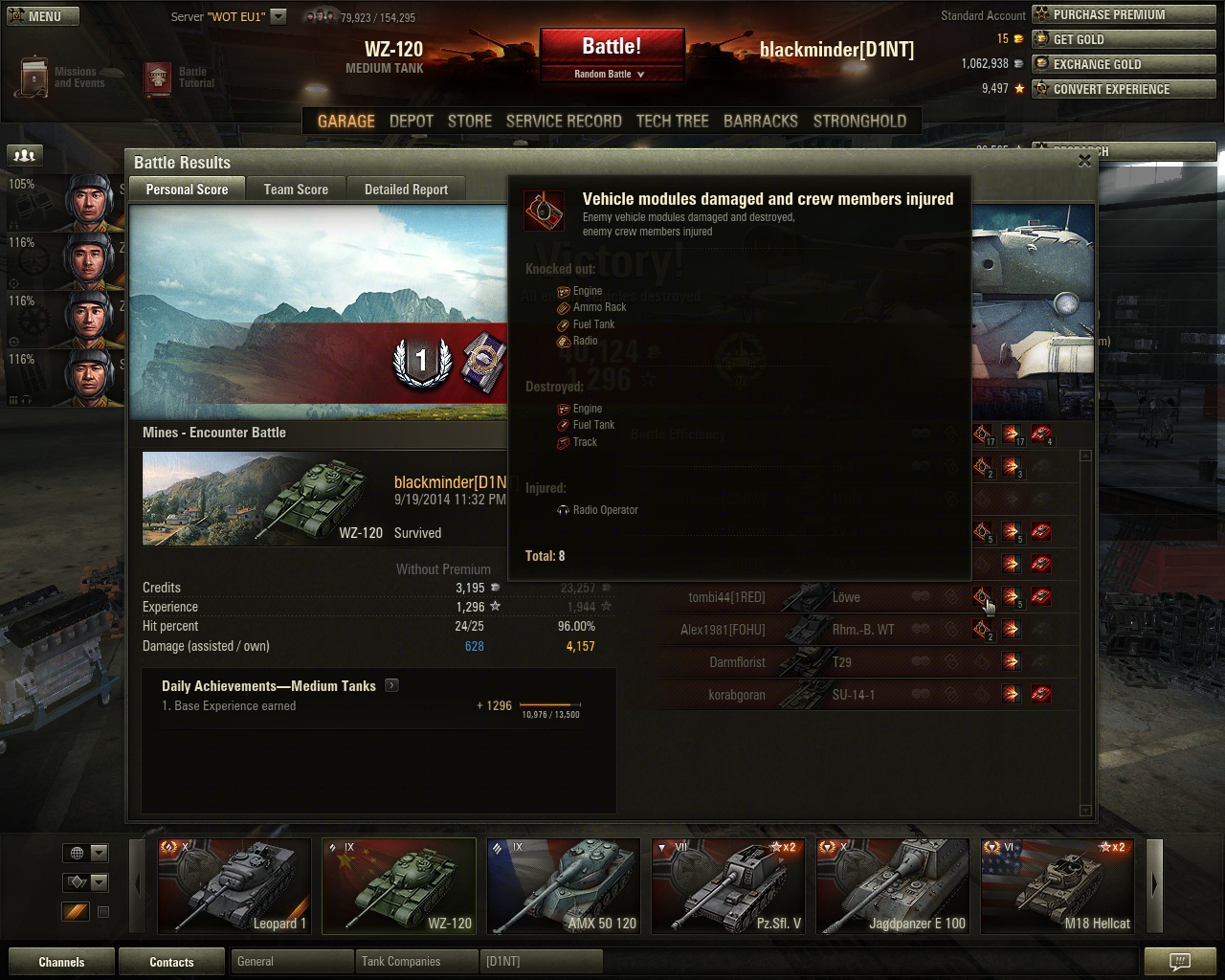The width and height of the screenshot is (1225, 980).
Task: Click the critical hits icon on tombi44's row
Action: (x=983, y=596)
